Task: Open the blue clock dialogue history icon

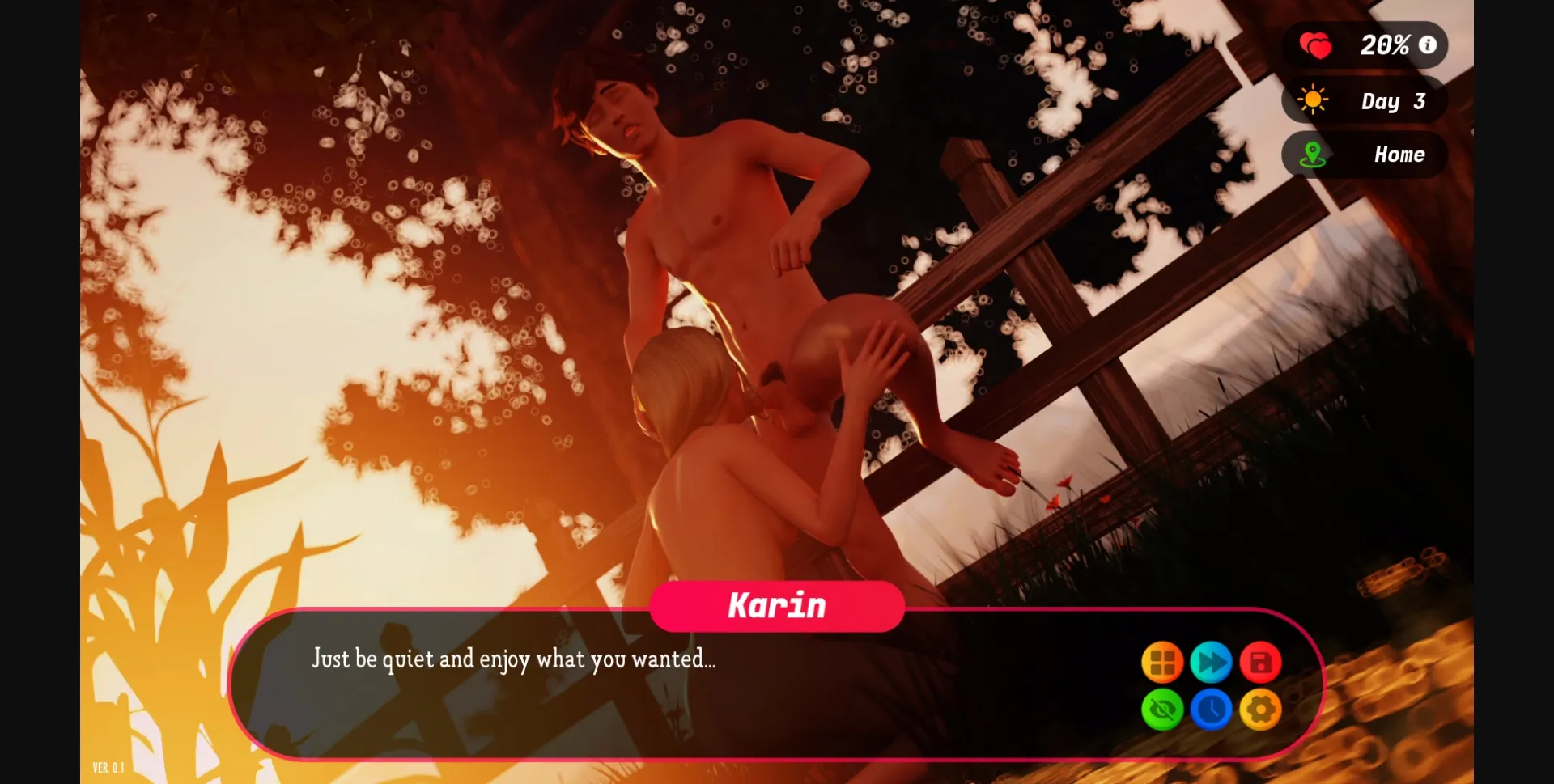Action: click(1214, 710)
